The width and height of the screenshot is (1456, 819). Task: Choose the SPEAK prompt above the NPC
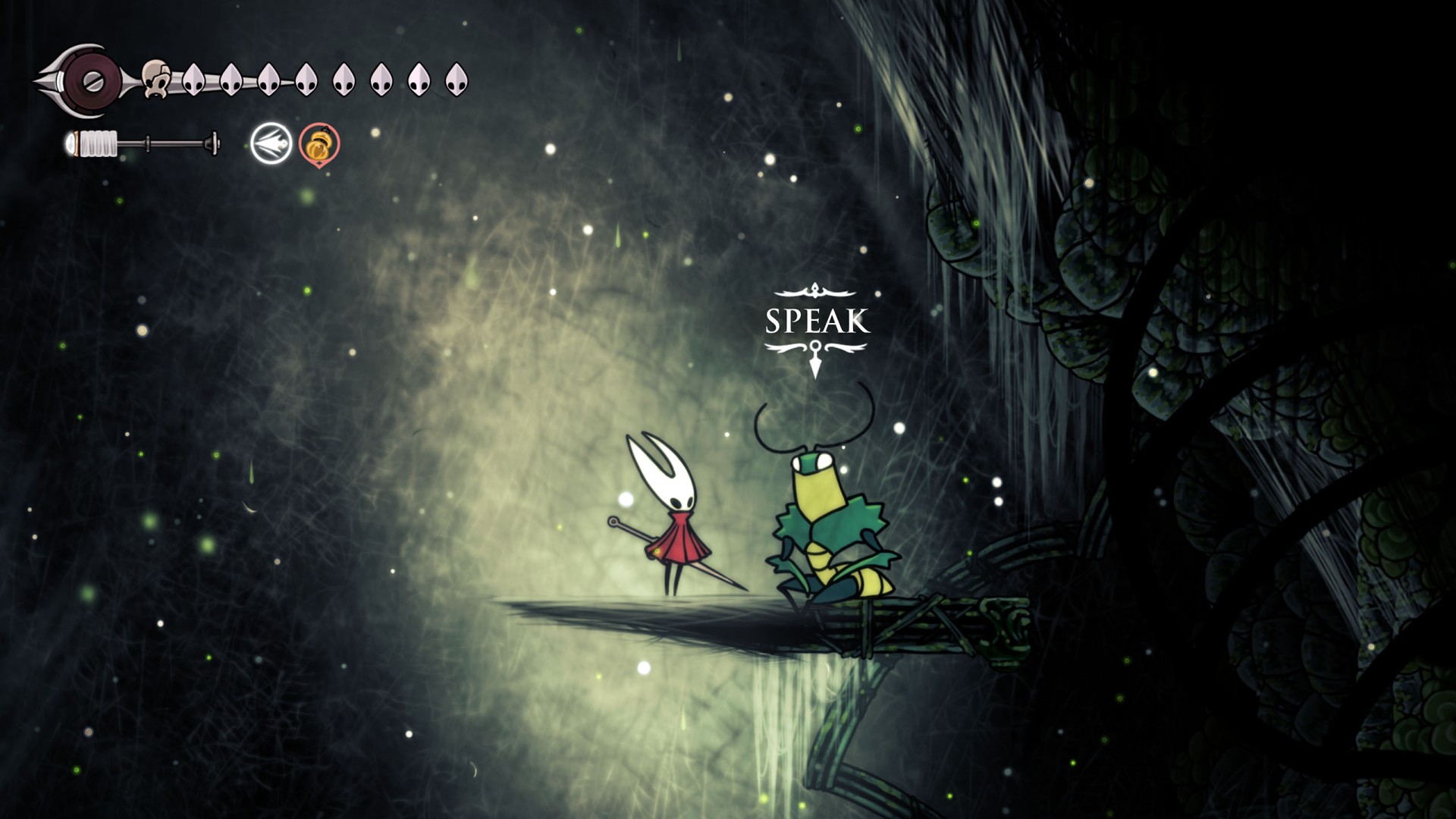click(816, 322)
